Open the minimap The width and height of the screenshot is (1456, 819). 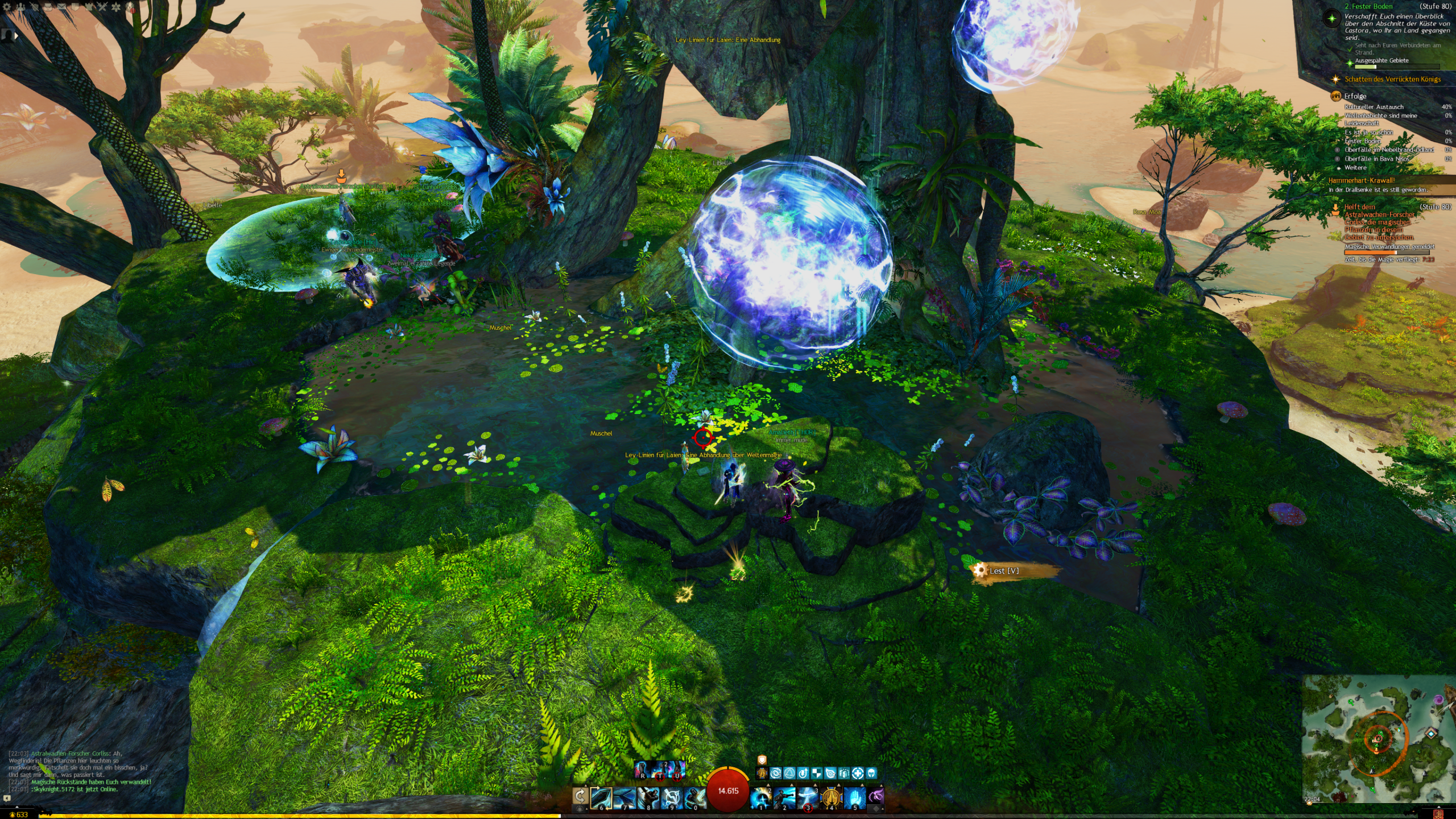pos(1378,739)
